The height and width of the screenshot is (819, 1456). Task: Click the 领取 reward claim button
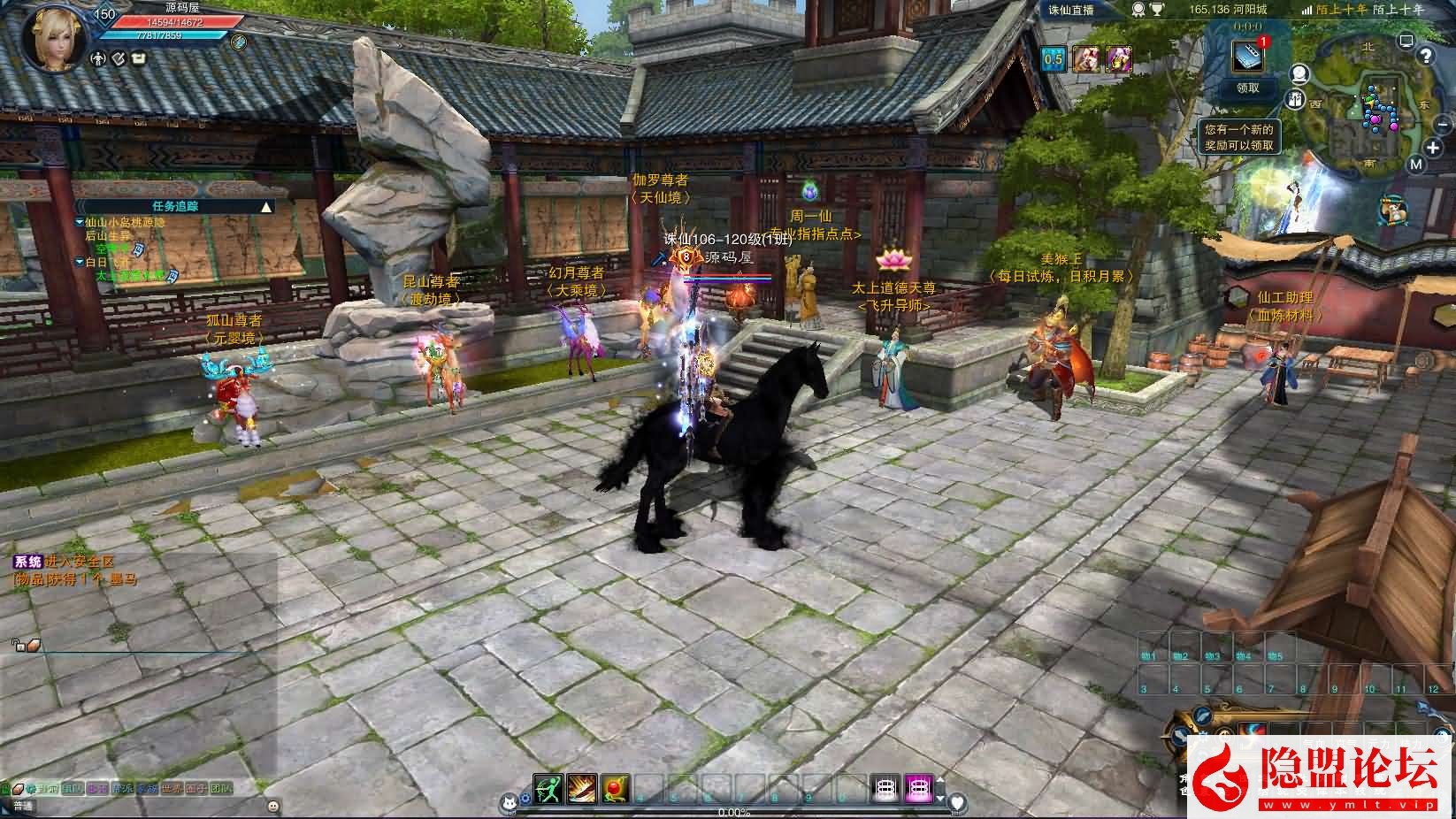tap(1247, 88)
